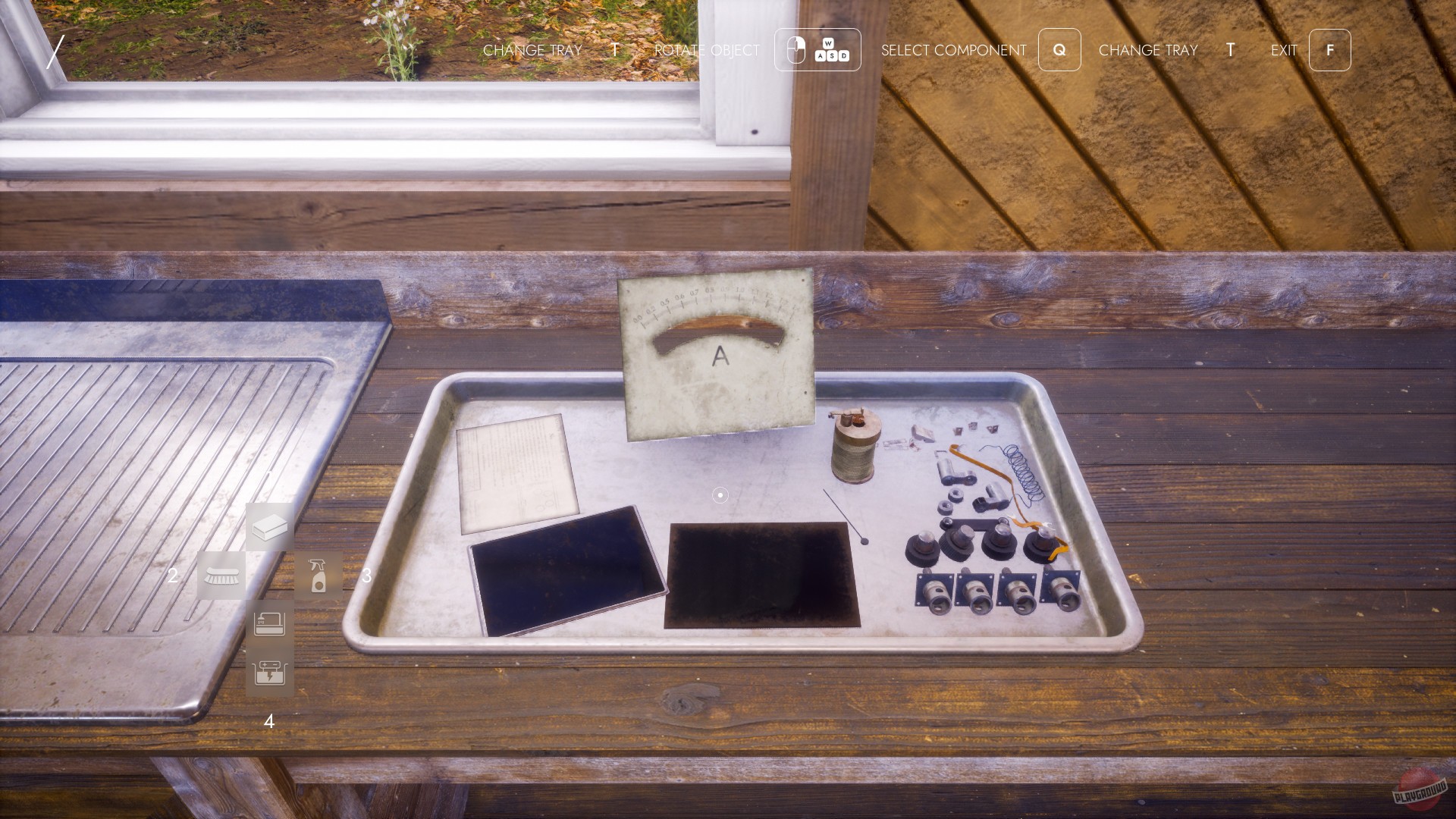This screenshot has width=1456, height=819.
Task: Click the ROTATE OBJECT label
Action: tap(705, 50)
